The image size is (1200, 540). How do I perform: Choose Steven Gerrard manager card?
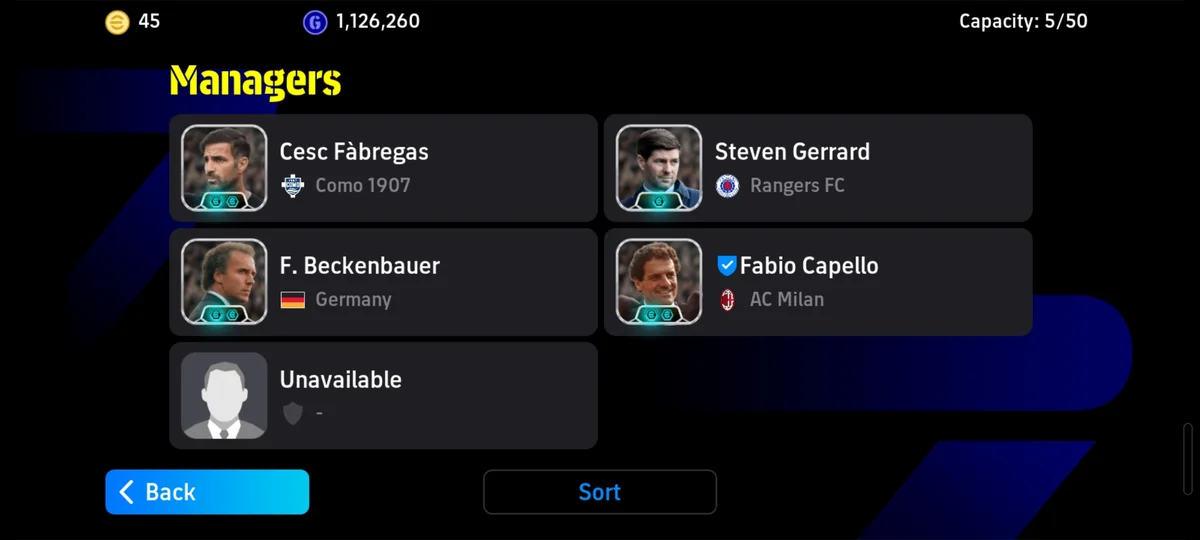818,168
